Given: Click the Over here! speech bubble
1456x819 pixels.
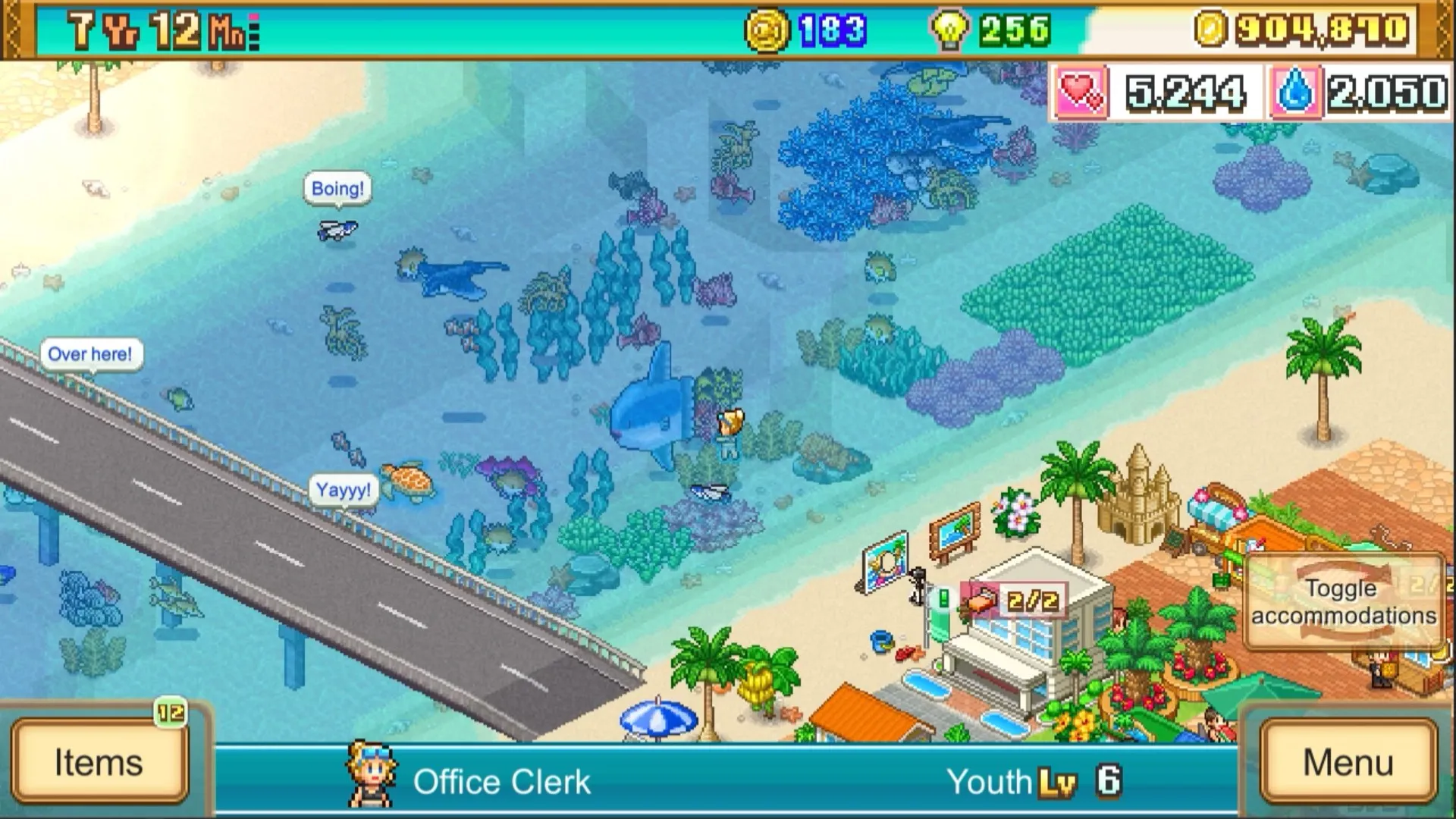Looking at the screenshot, I should click(92, 353).
